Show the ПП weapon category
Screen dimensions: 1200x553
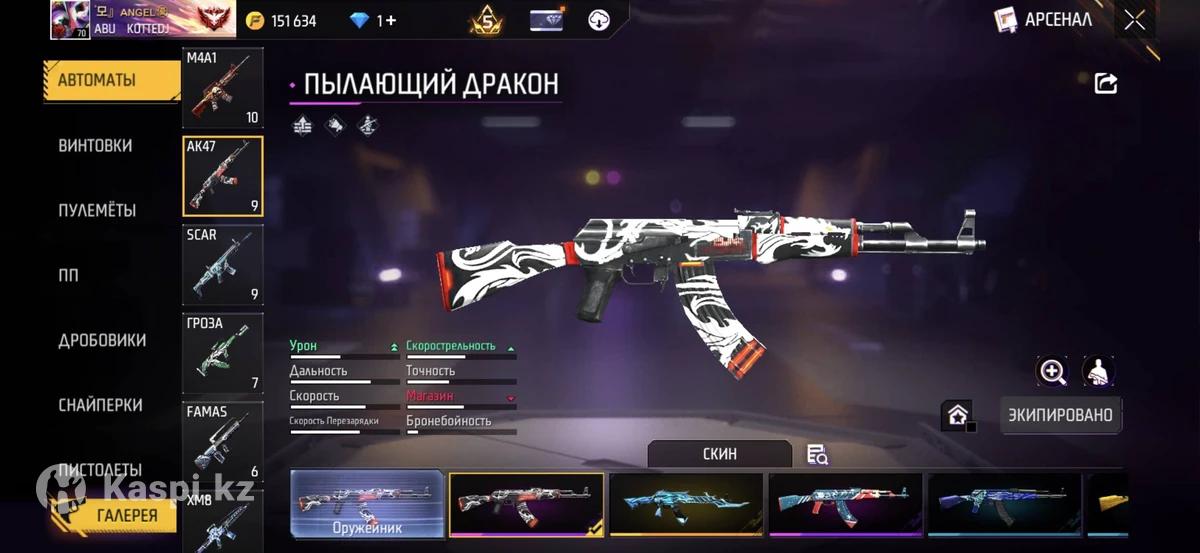(68, 276)
